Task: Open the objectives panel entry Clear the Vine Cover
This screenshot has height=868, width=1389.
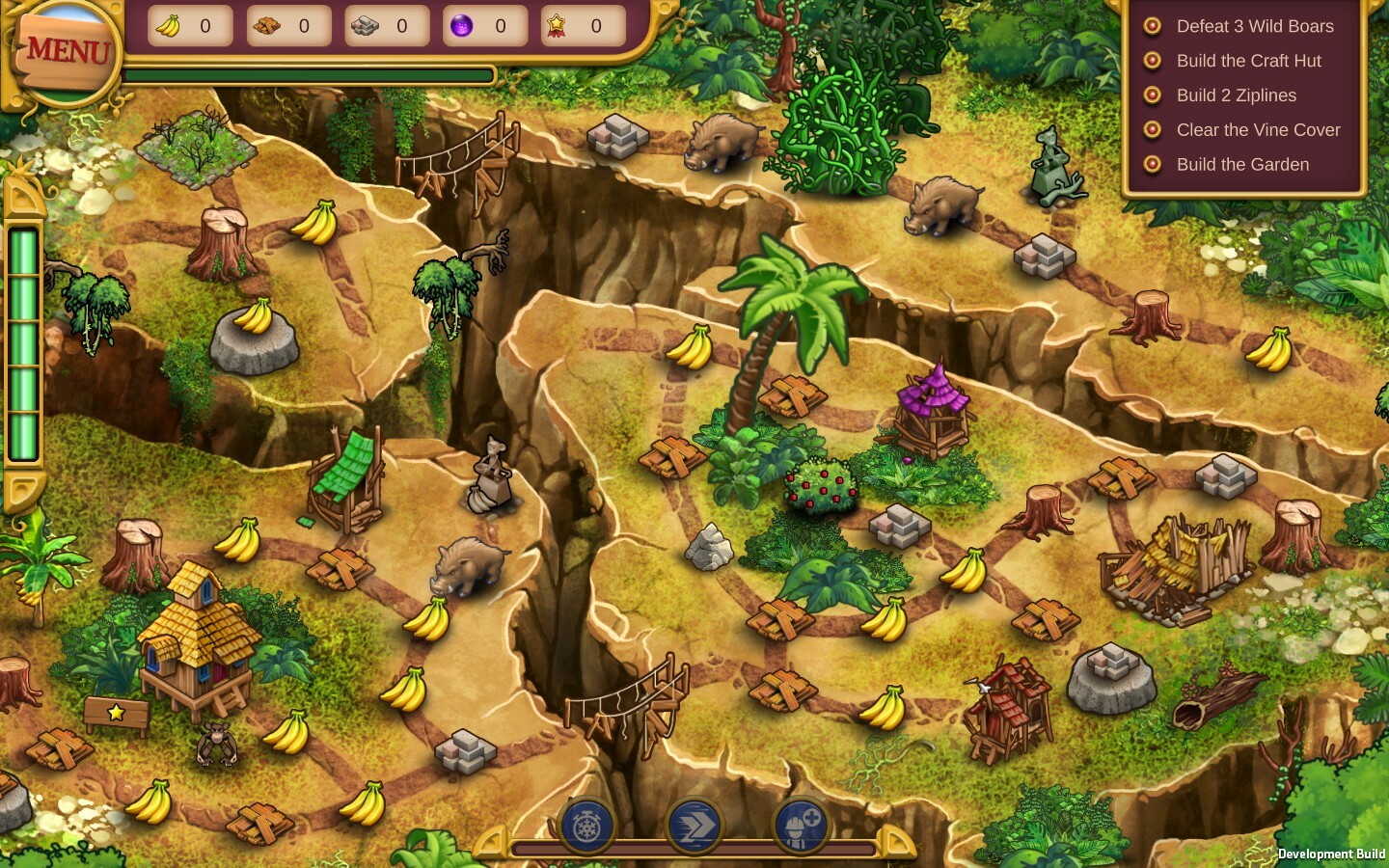Action: coord(1258,130)
